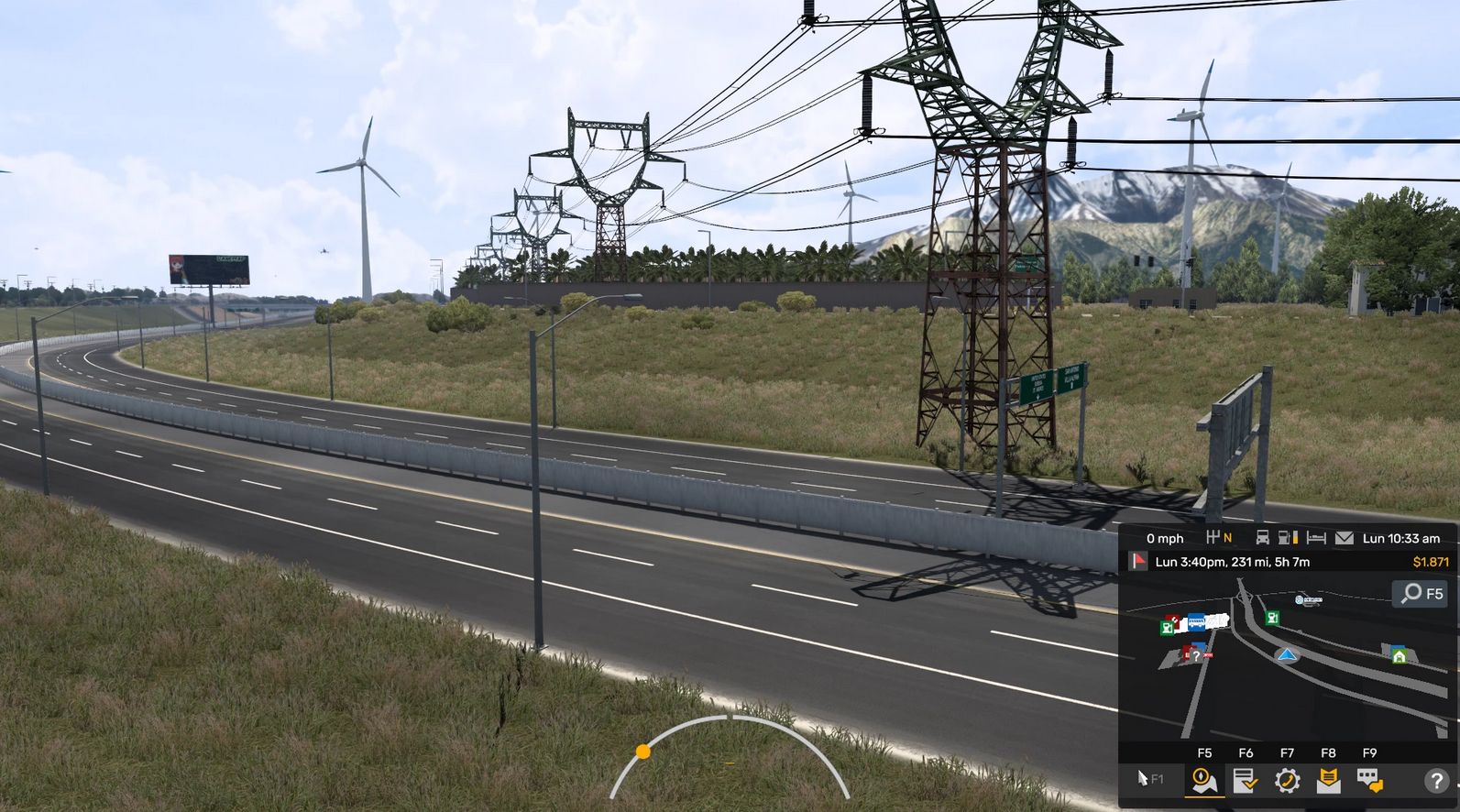The image size is (1460, 812).
Task: Click the blue player arrow on minimap
Action: click(x=1288, y=654)
